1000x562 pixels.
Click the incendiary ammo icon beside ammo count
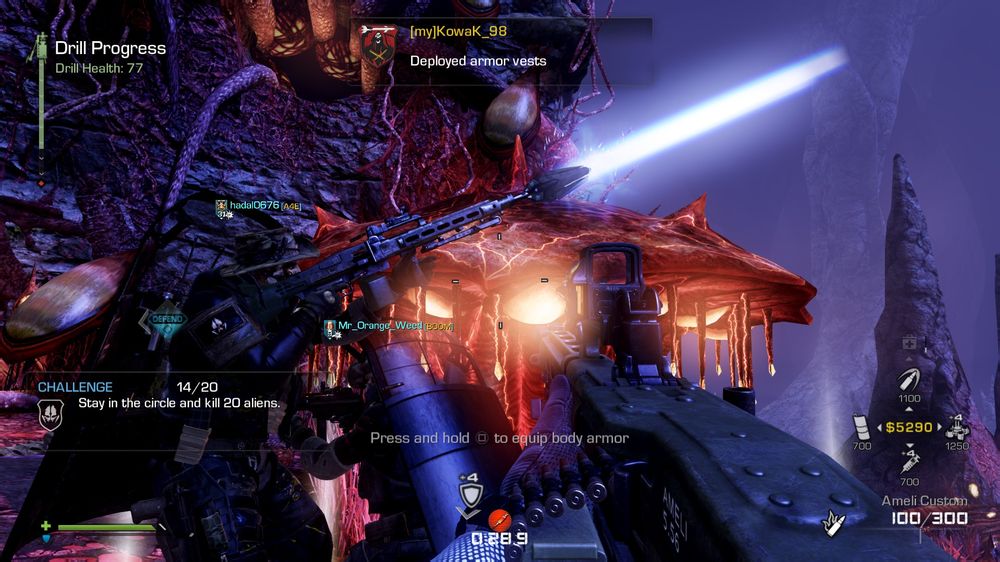tap(830, 520)
